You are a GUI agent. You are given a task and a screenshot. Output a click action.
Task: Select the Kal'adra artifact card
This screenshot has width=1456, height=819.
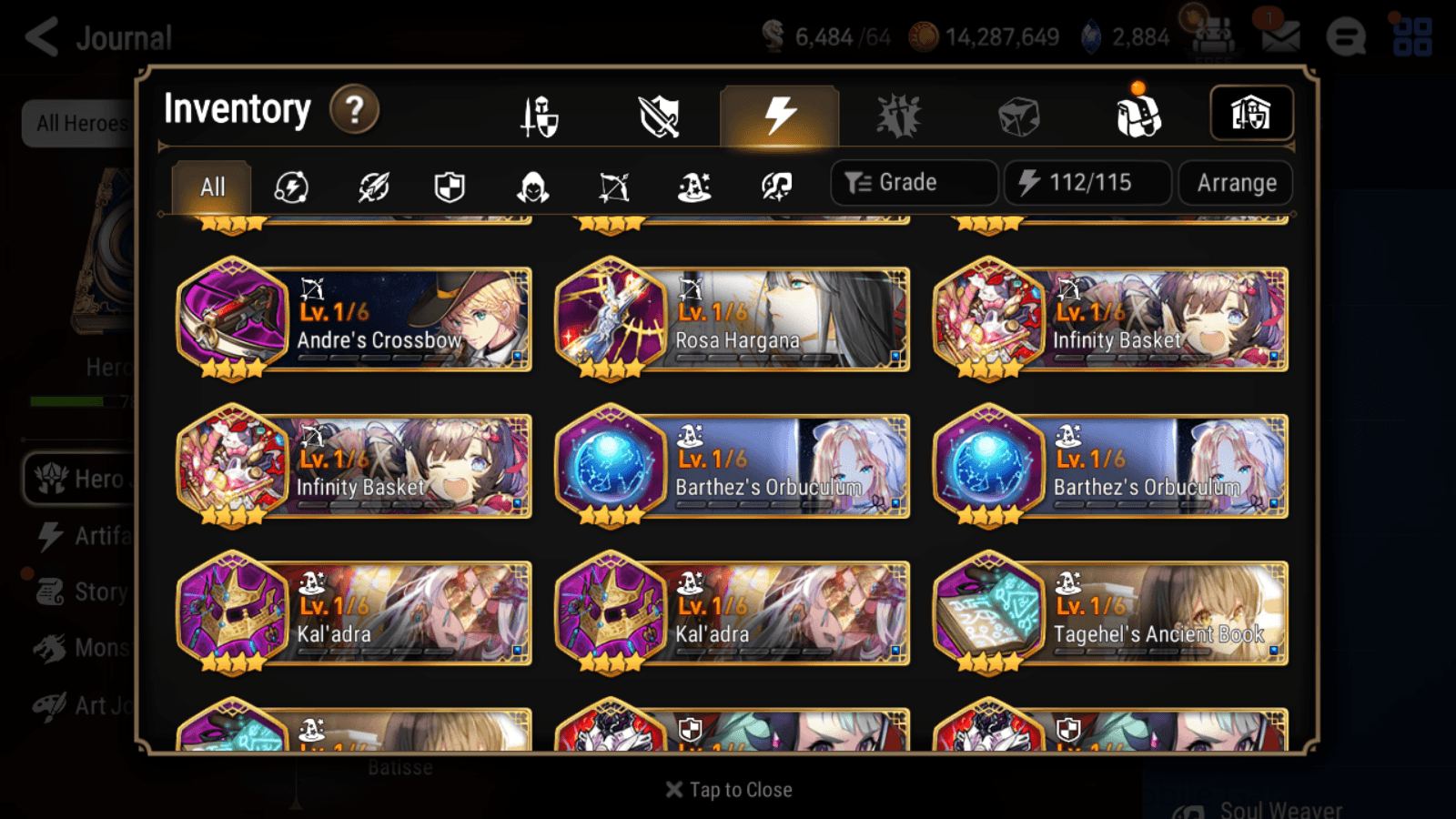355,614
